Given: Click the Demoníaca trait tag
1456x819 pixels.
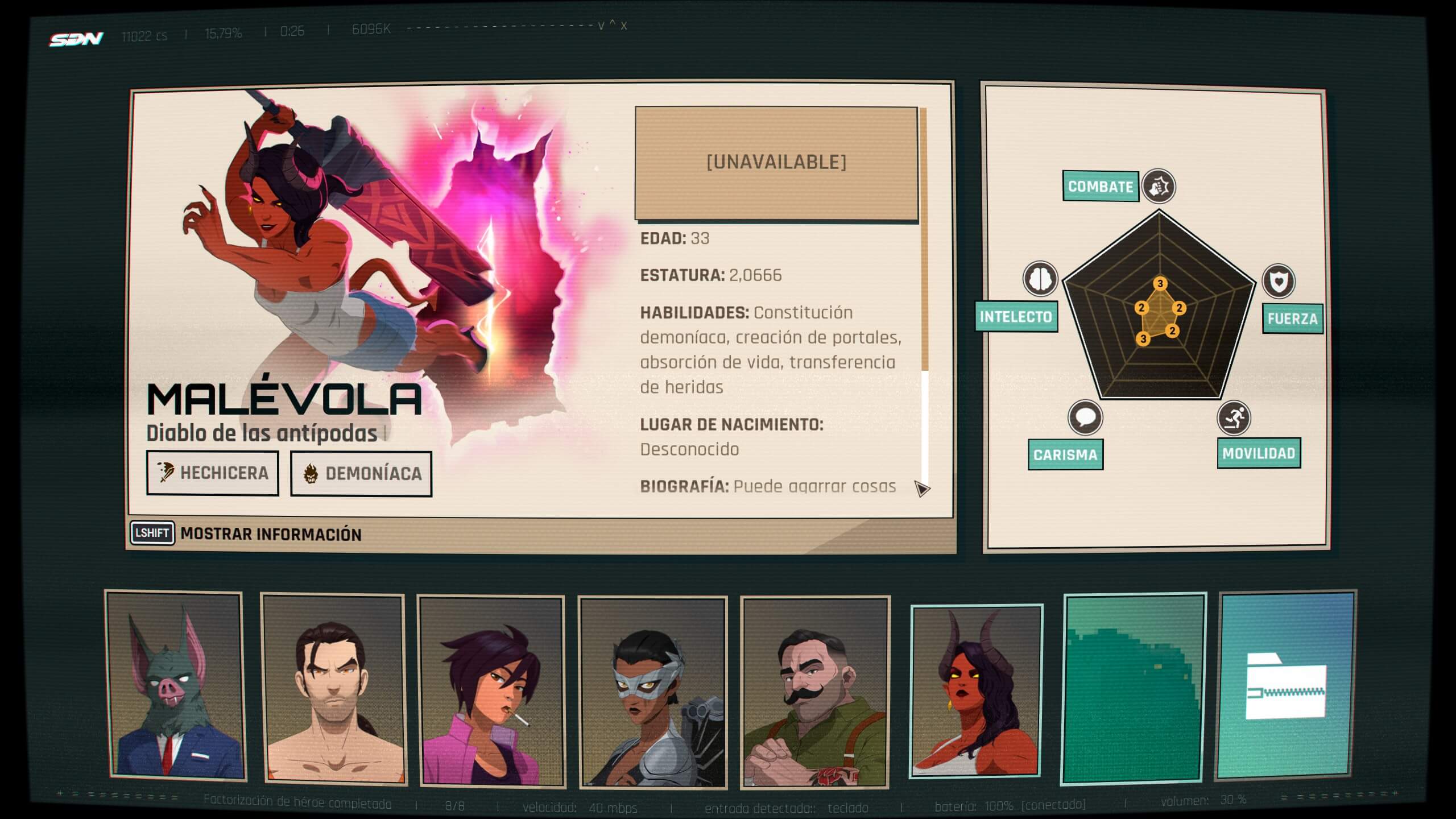Looking at the screenshot, I should pos(361,474).
